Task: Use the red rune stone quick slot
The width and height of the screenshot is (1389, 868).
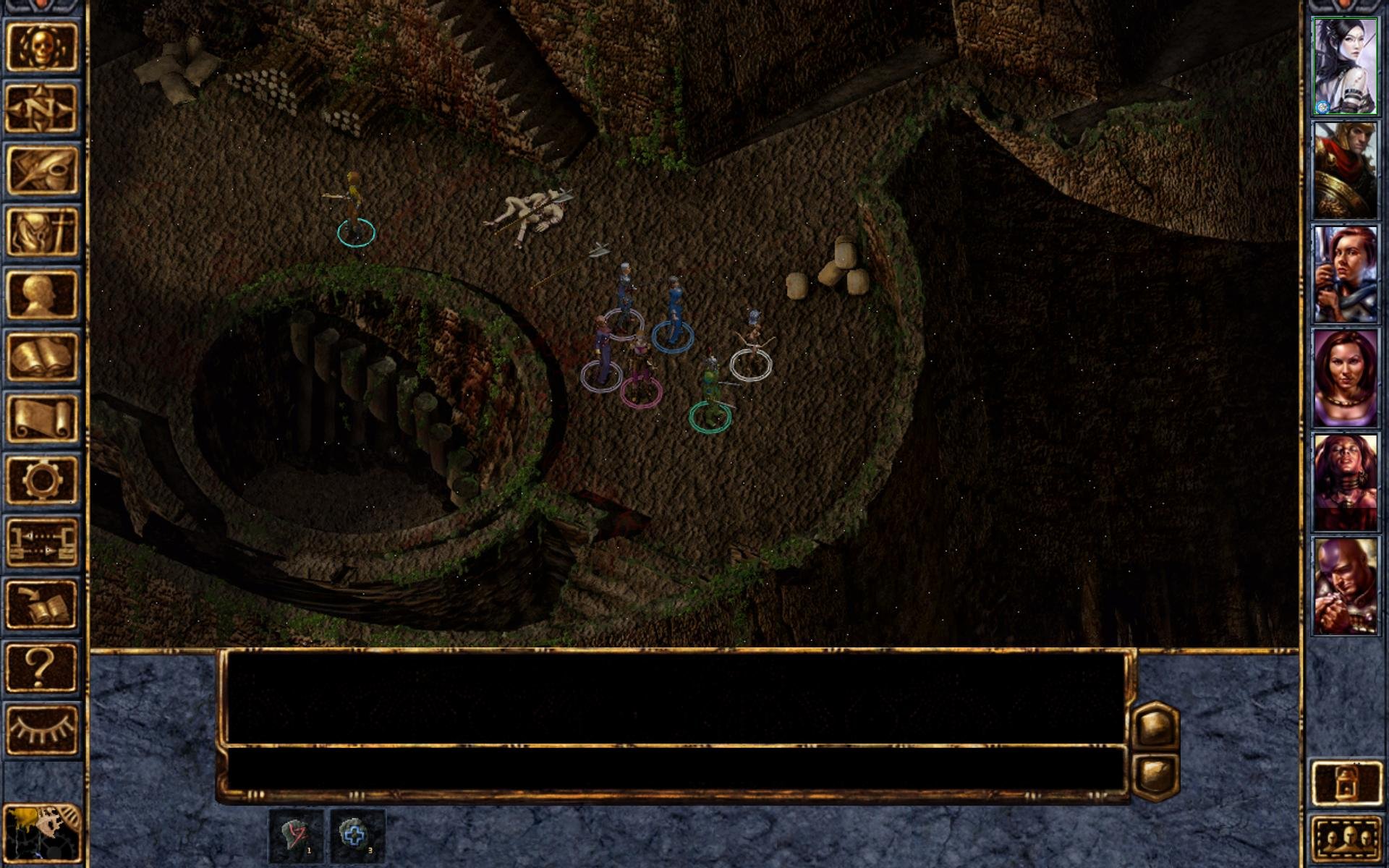Action: pos(296,835)
